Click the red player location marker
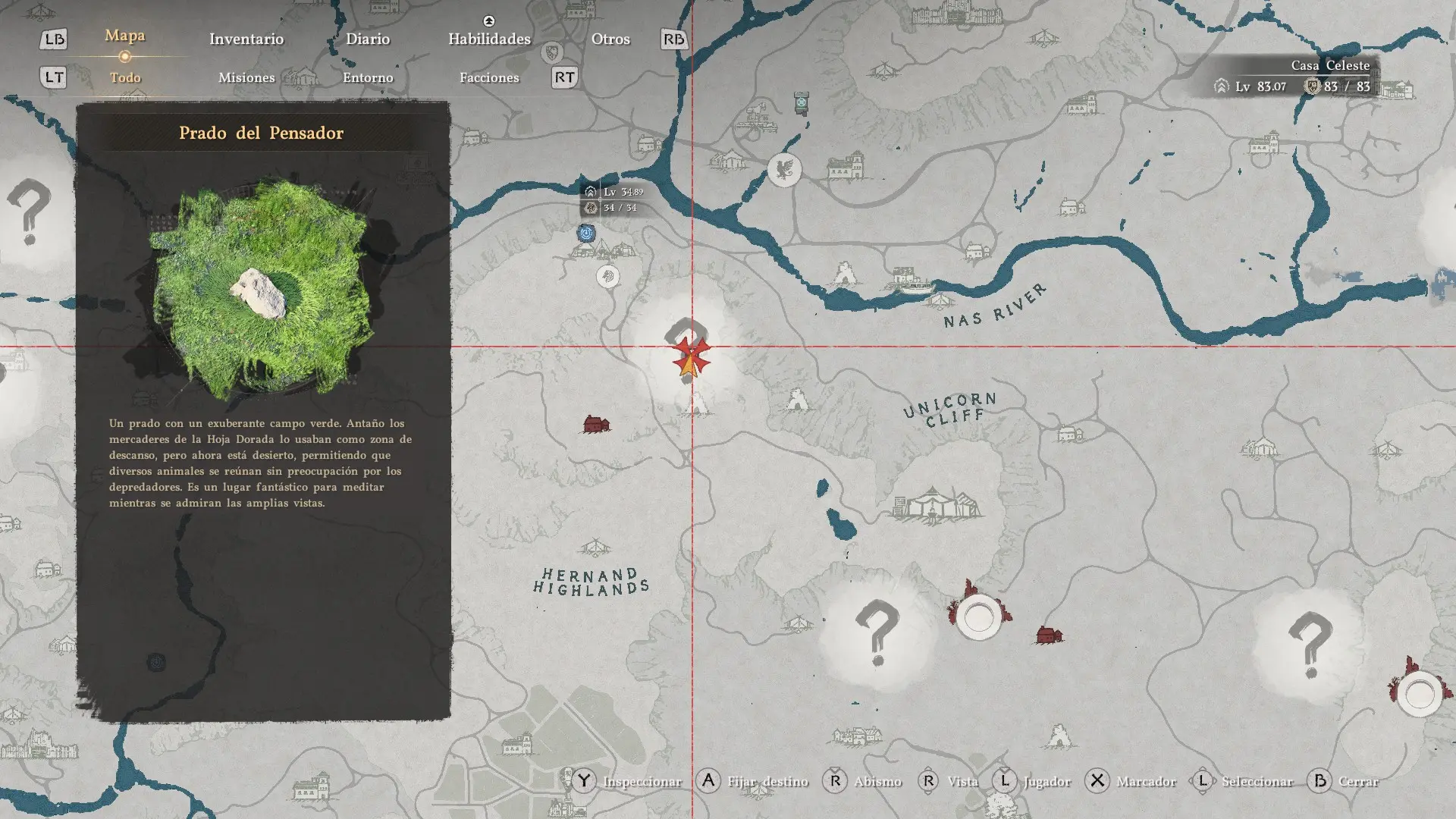Viewport: 1456px width, 819px height. click(690, 356)
